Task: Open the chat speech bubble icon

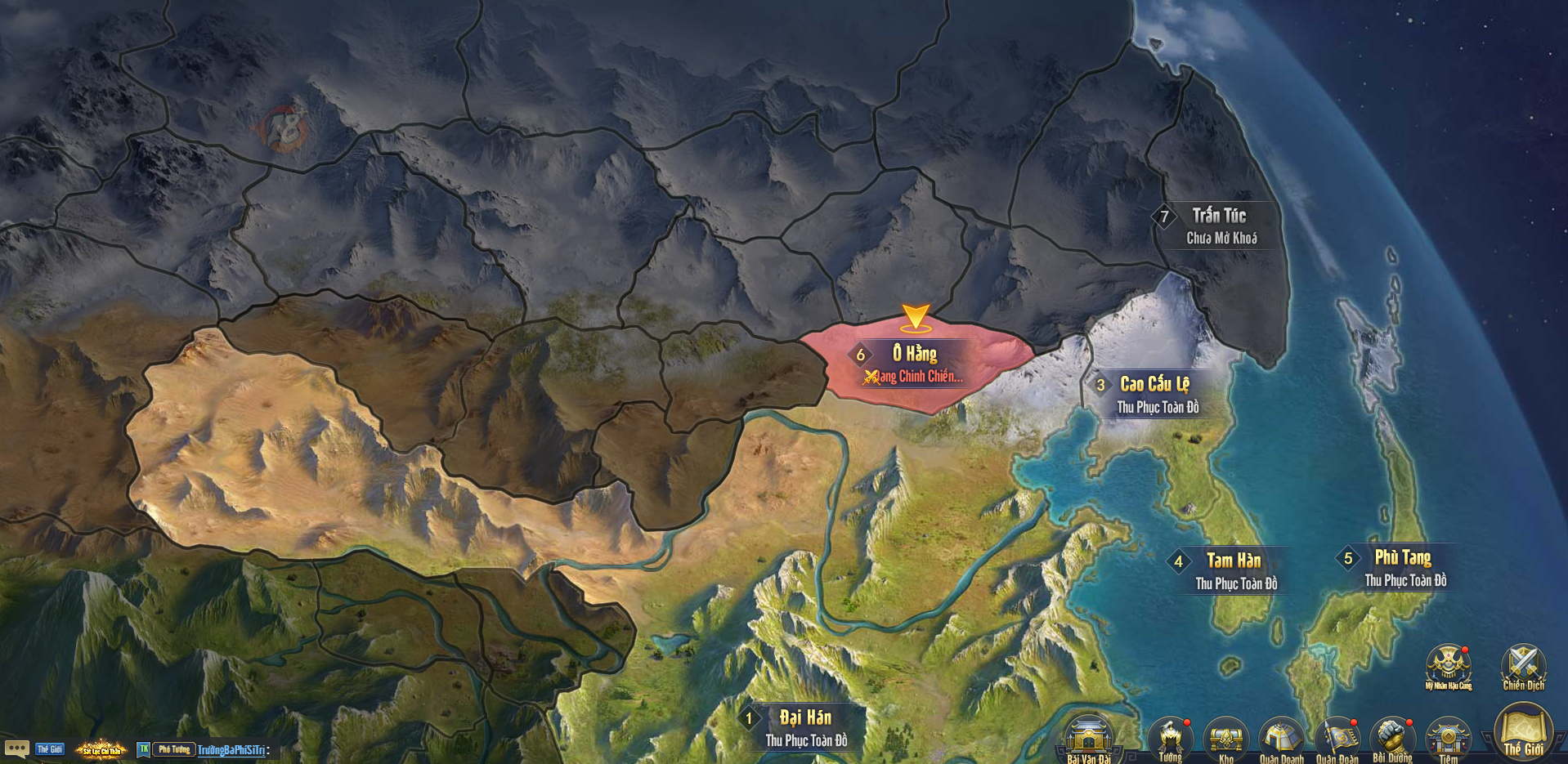Action: 16,748
